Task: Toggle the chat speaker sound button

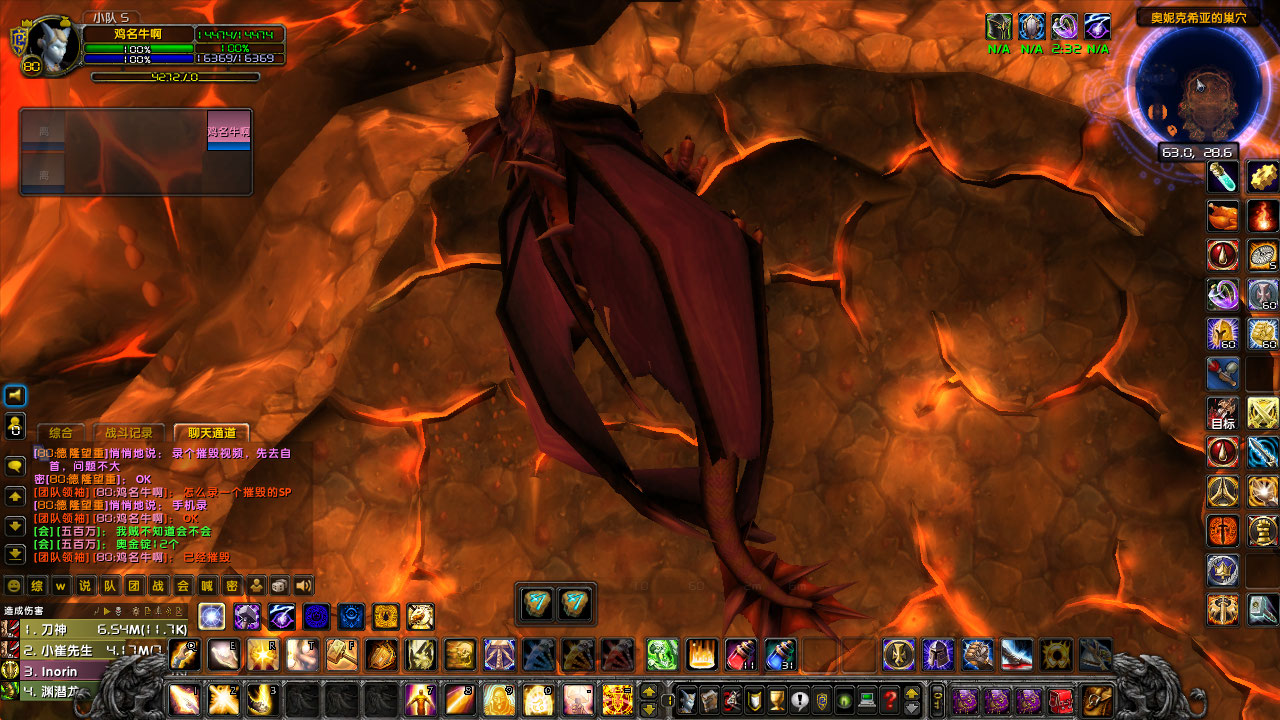Action: (x=304, y=586)
